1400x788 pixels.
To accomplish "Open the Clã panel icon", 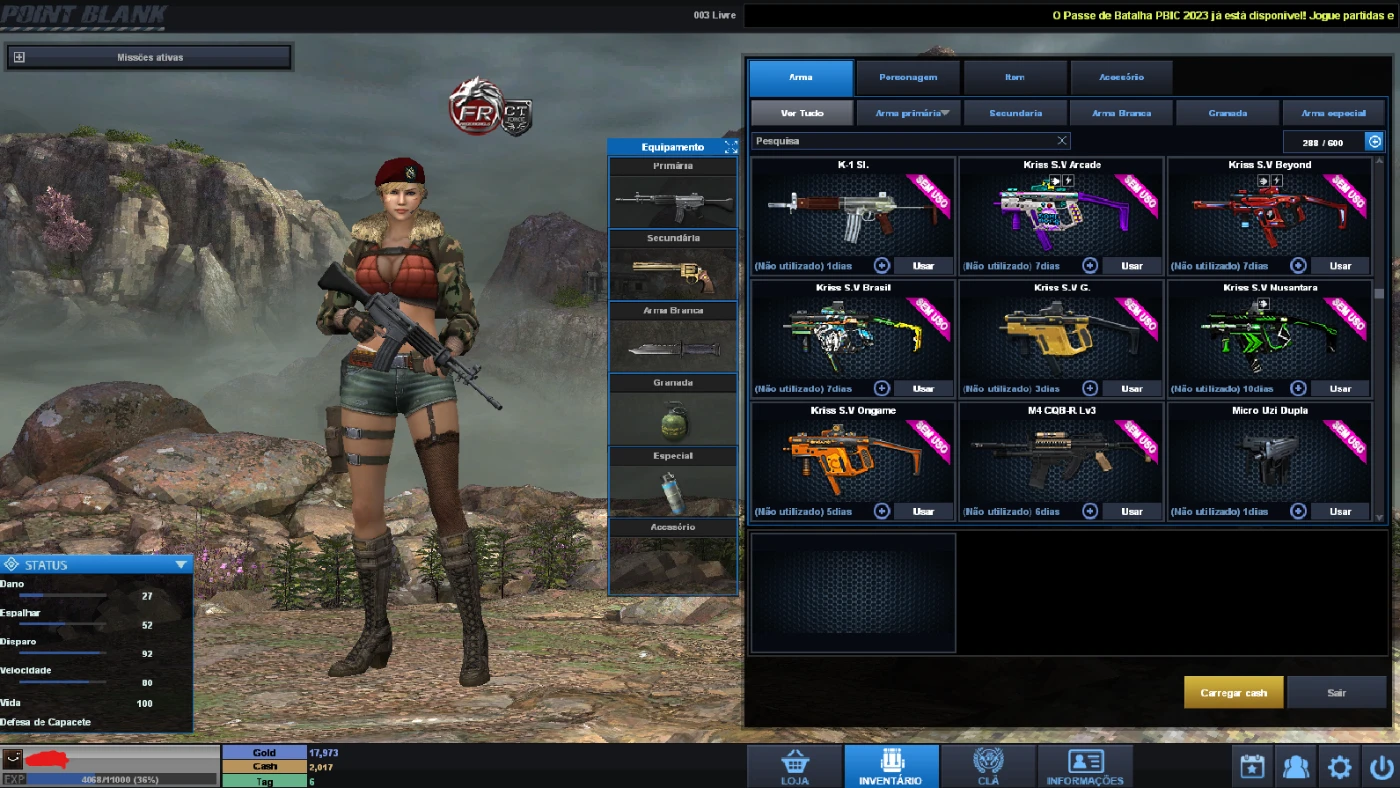I will (x=988, y=765).
